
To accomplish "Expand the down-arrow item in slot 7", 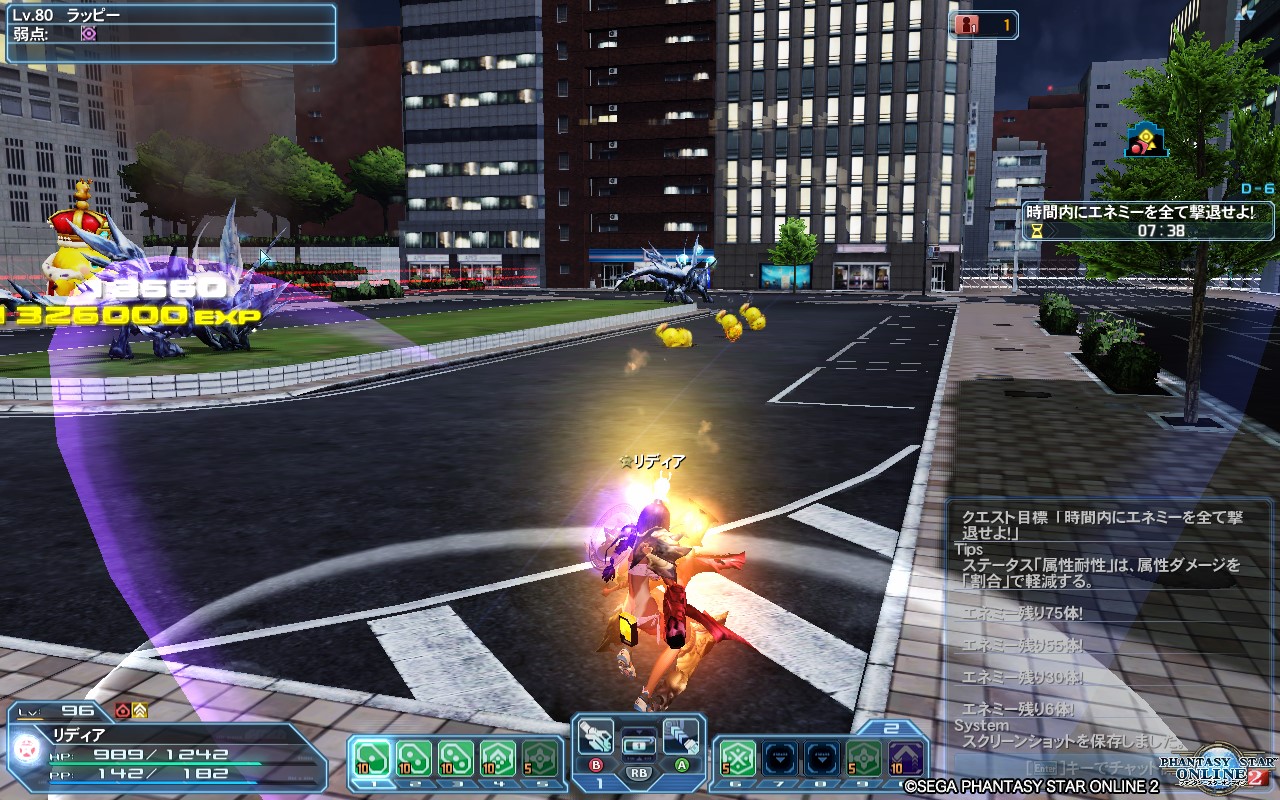I will [779, 758].
